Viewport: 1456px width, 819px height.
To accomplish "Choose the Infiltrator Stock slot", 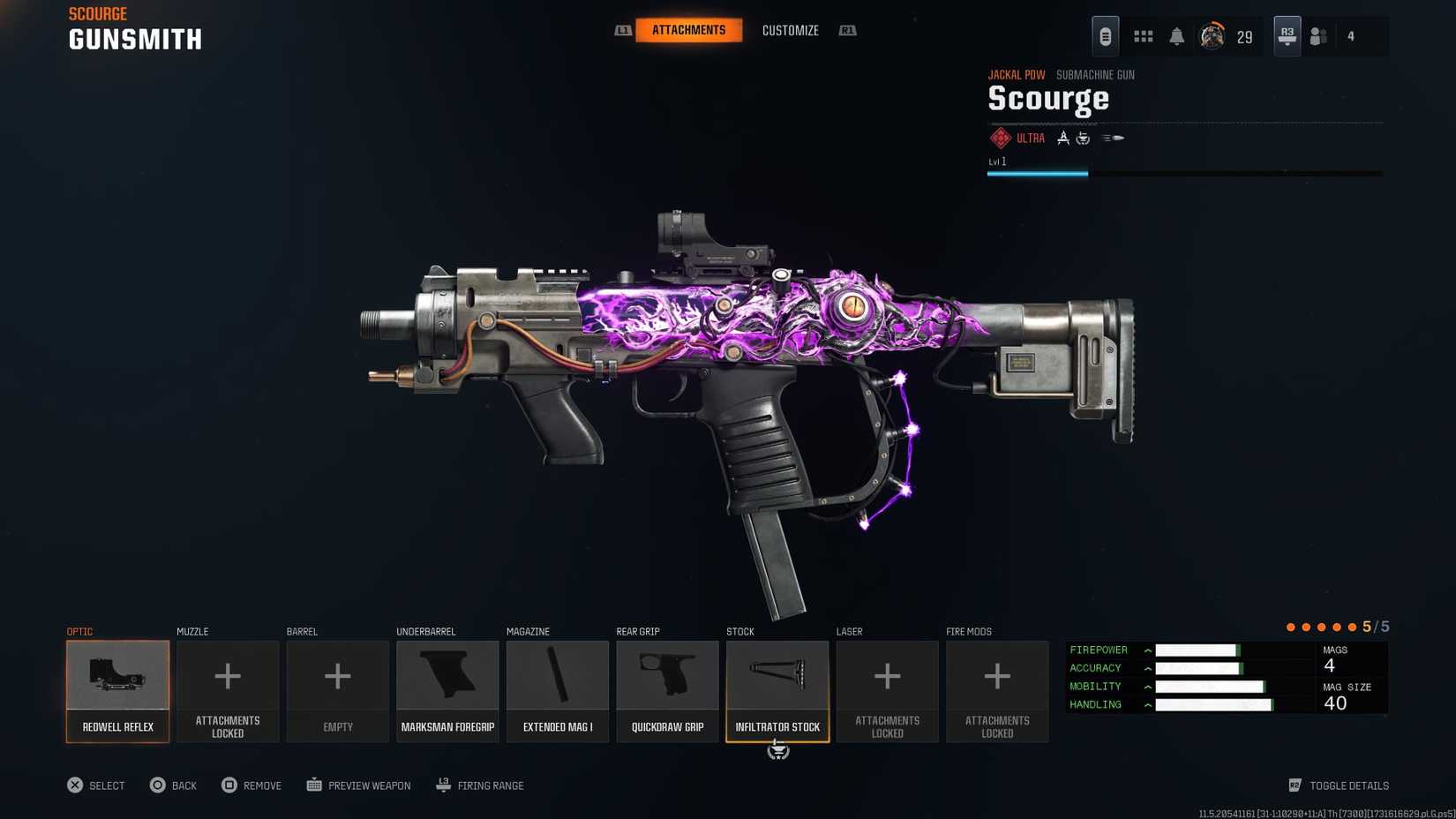I will coord(777,691).
